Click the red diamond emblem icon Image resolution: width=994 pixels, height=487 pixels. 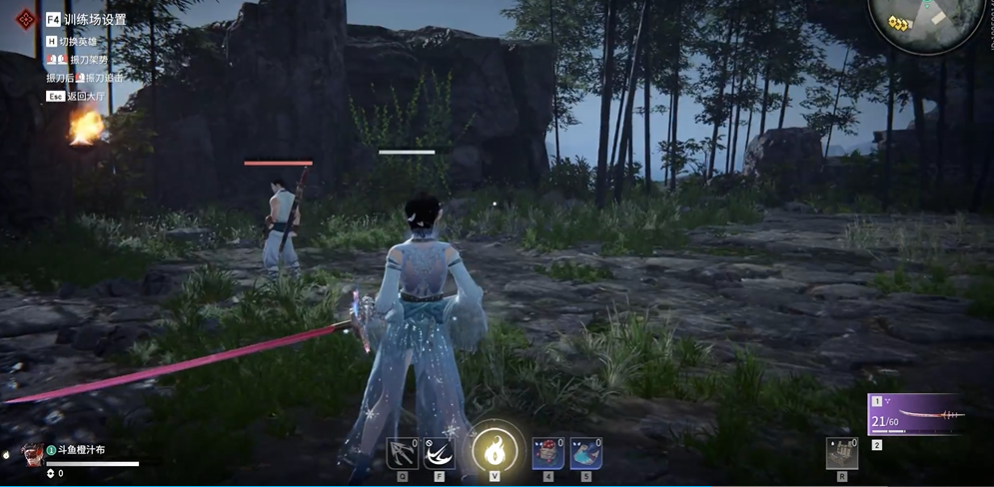tap(25, 20)
